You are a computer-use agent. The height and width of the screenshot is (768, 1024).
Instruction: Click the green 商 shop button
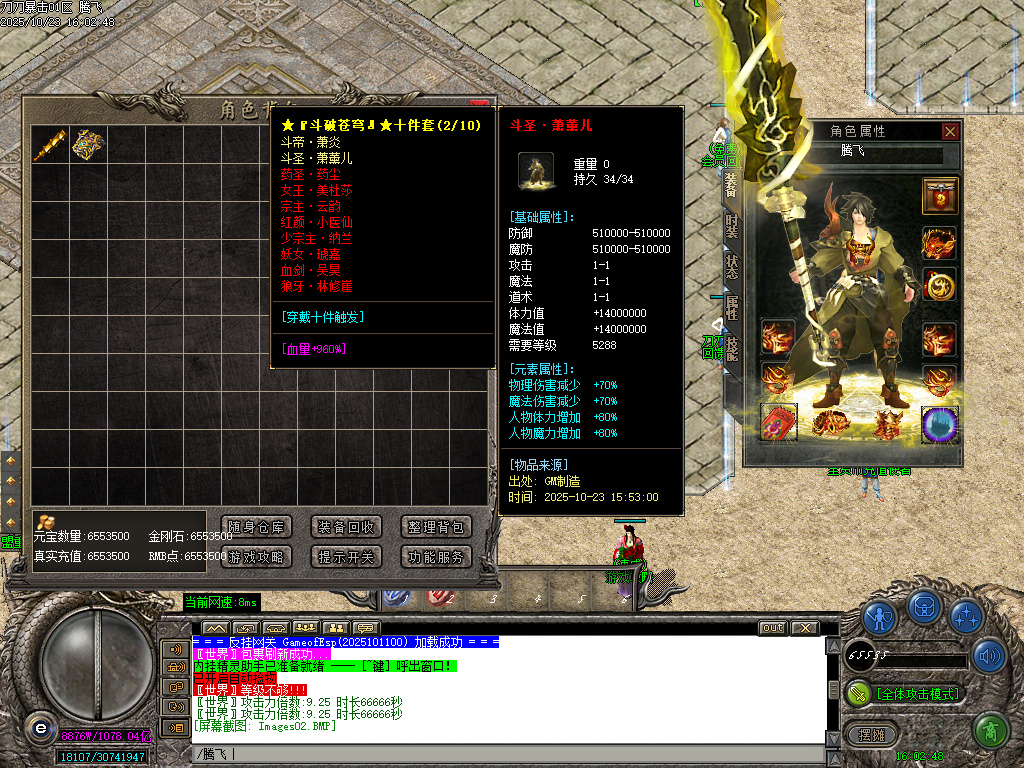click(990, 731)
